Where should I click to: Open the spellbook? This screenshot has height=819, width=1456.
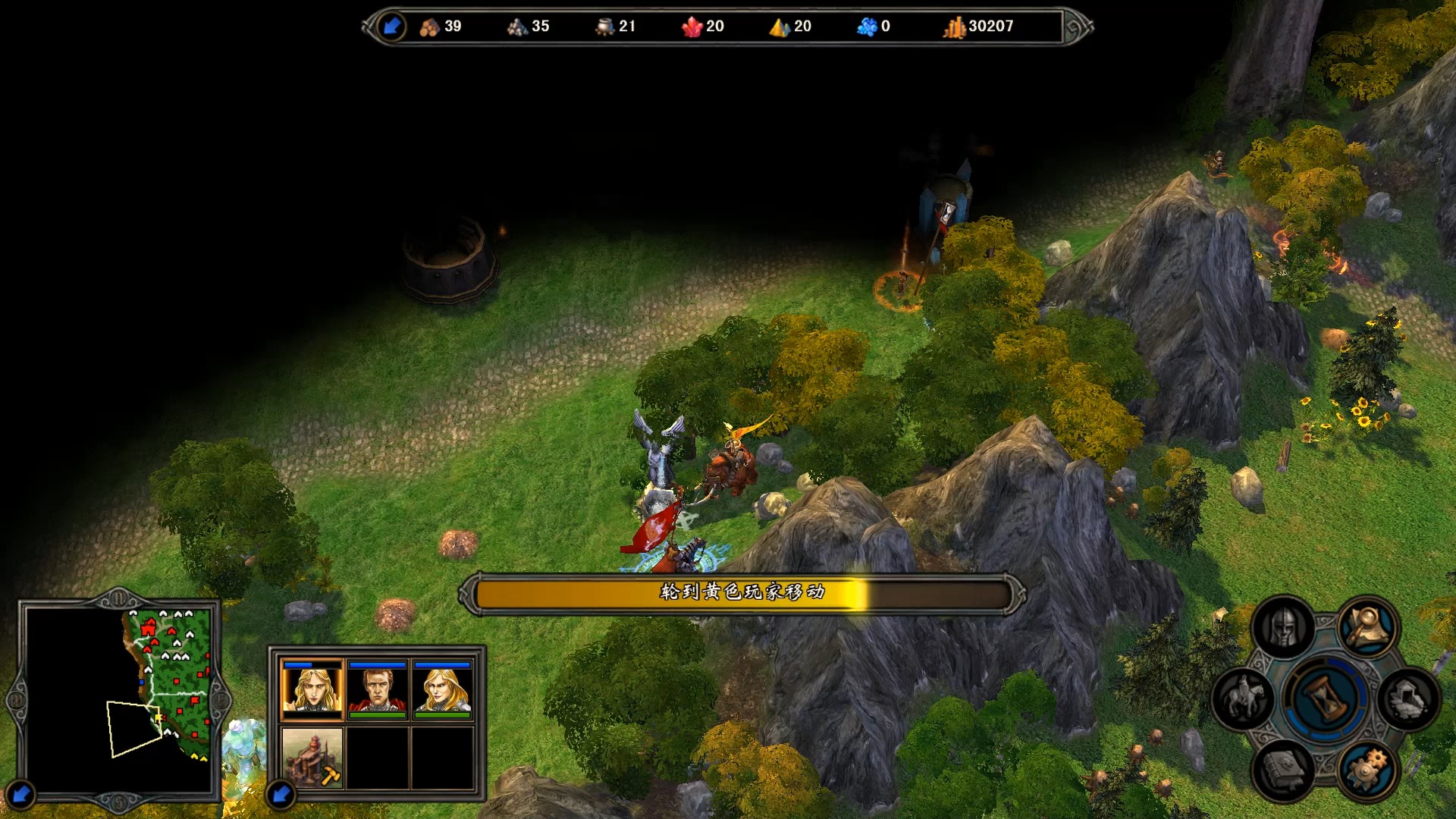(x=1283, y=768)
